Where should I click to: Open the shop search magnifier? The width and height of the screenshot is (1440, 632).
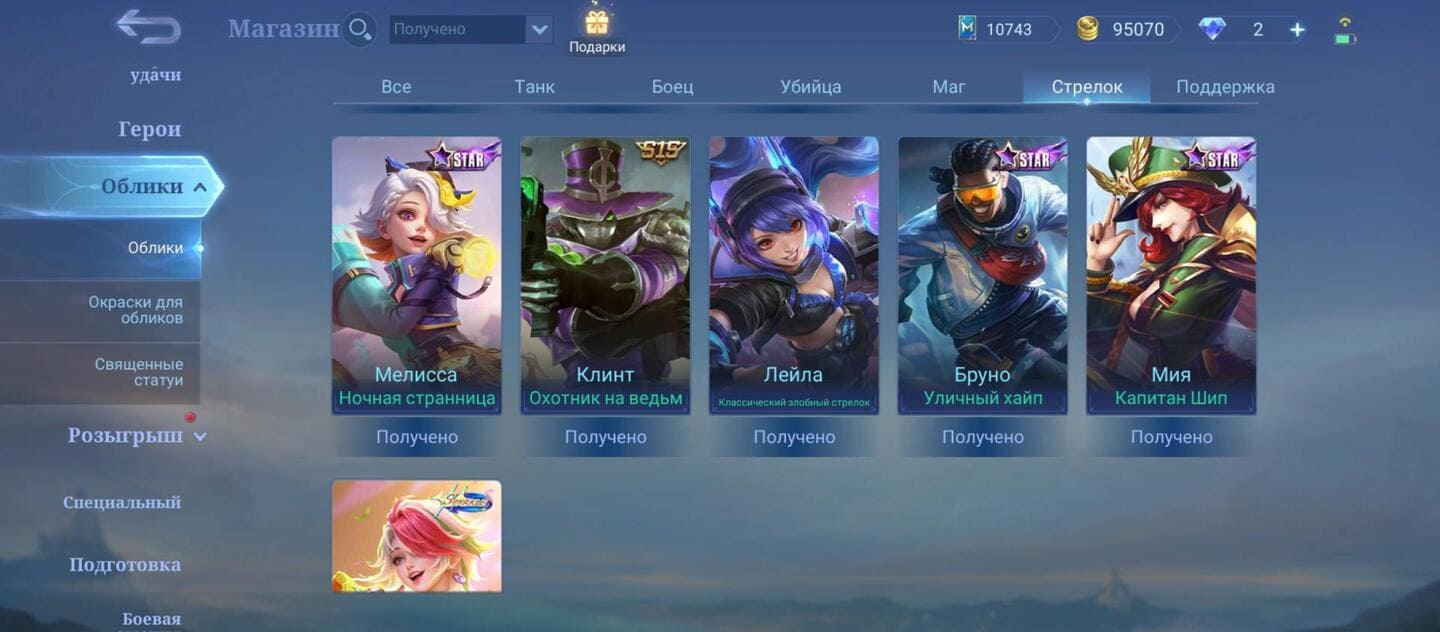point(359,29)
